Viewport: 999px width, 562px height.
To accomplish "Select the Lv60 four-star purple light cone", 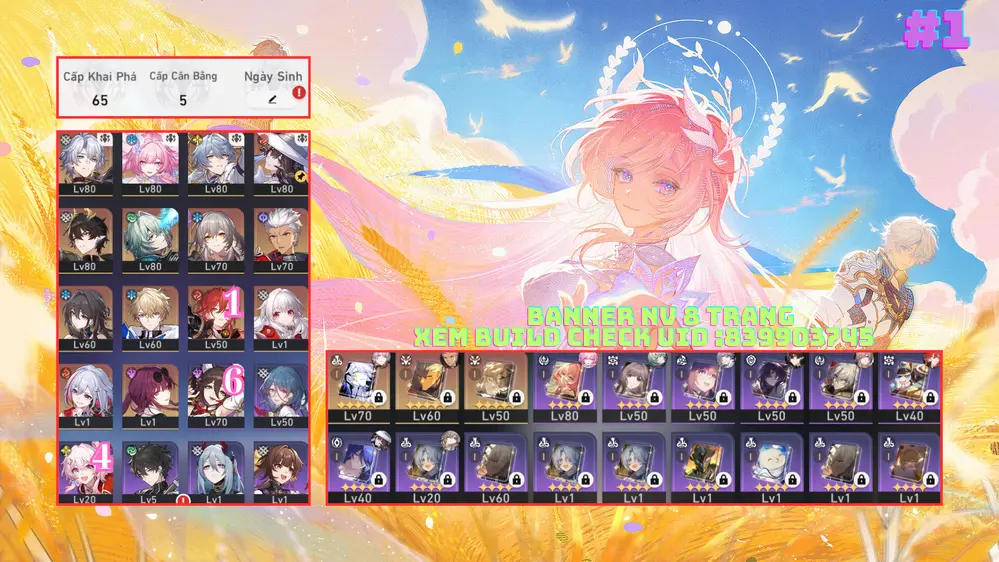I will point(497,465).
